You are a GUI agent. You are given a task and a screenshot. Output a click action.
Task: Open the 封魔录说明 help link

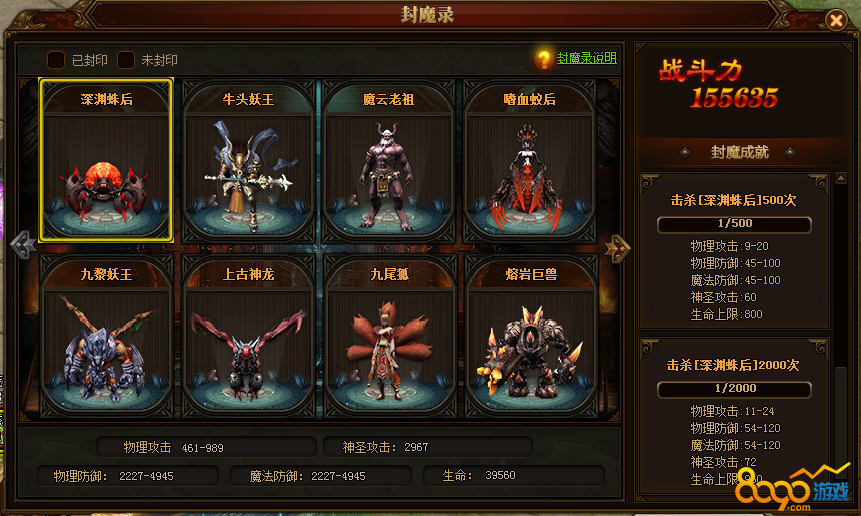587,58
